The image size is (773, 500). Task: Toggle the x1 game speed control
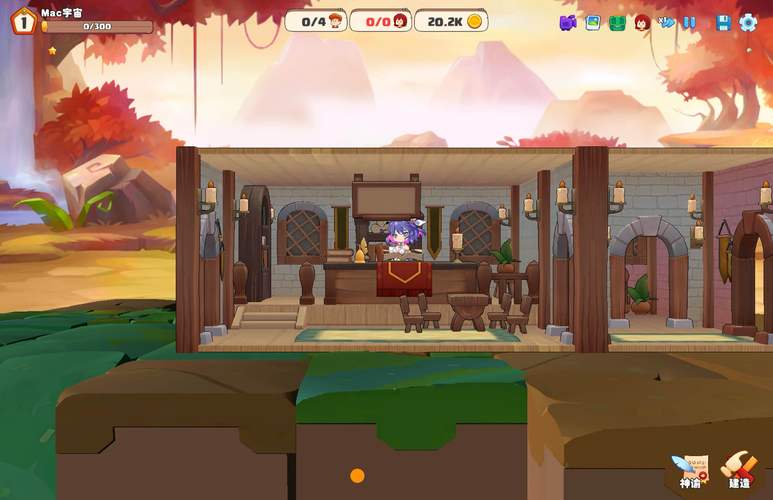(x=667, y=22)
